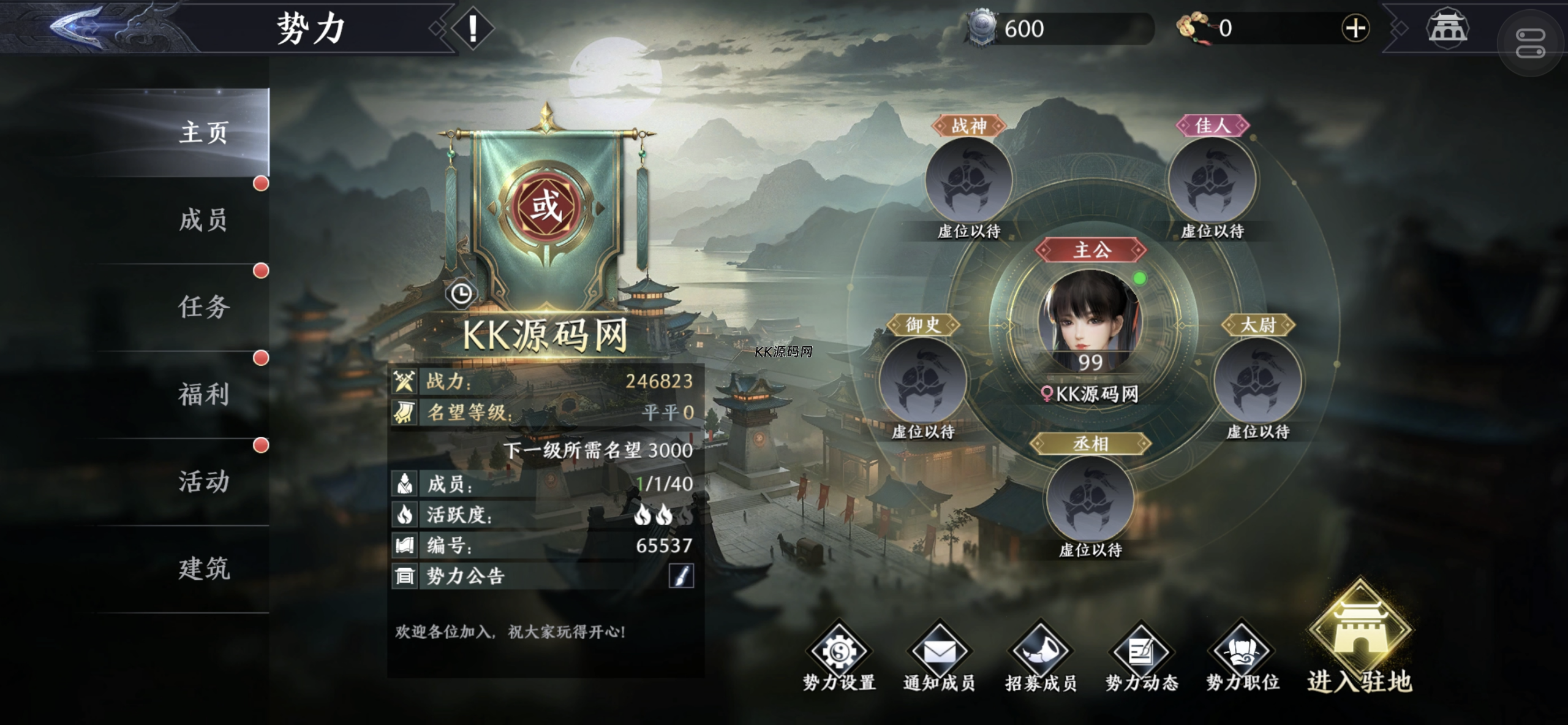
Task: Open the 任务 tasks tab
Action: tap(203, 307)
